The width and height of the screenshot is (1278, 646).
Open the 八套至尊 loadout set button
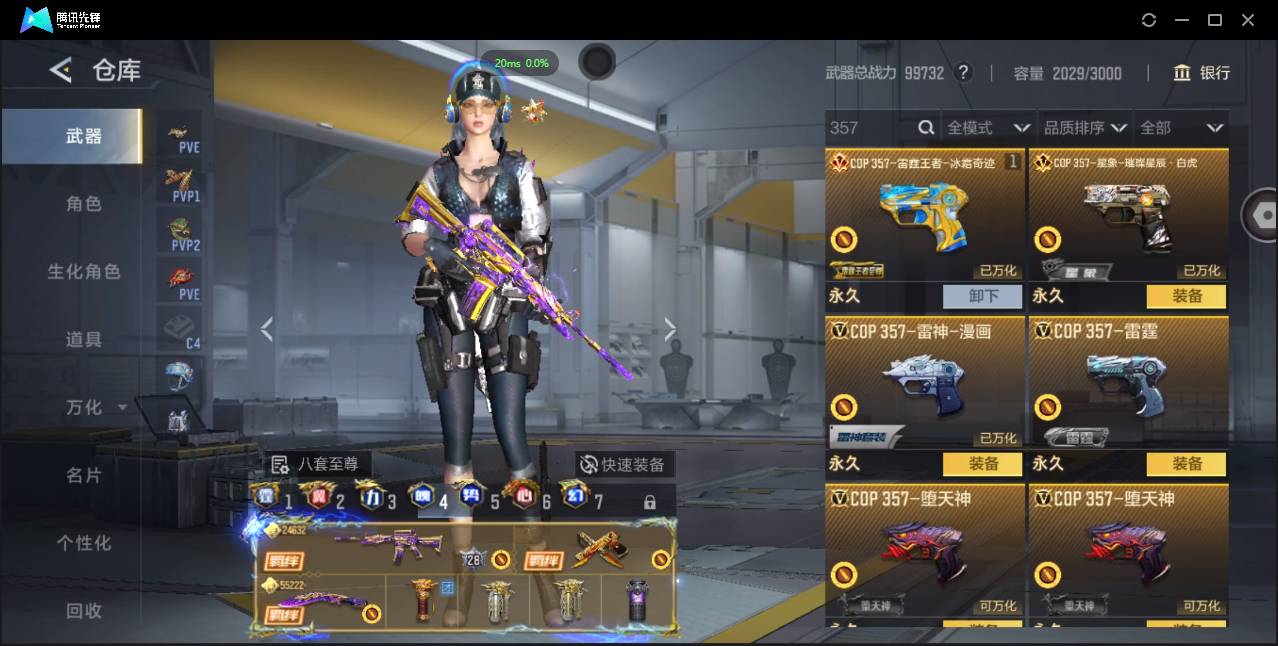tap(316, 464)
